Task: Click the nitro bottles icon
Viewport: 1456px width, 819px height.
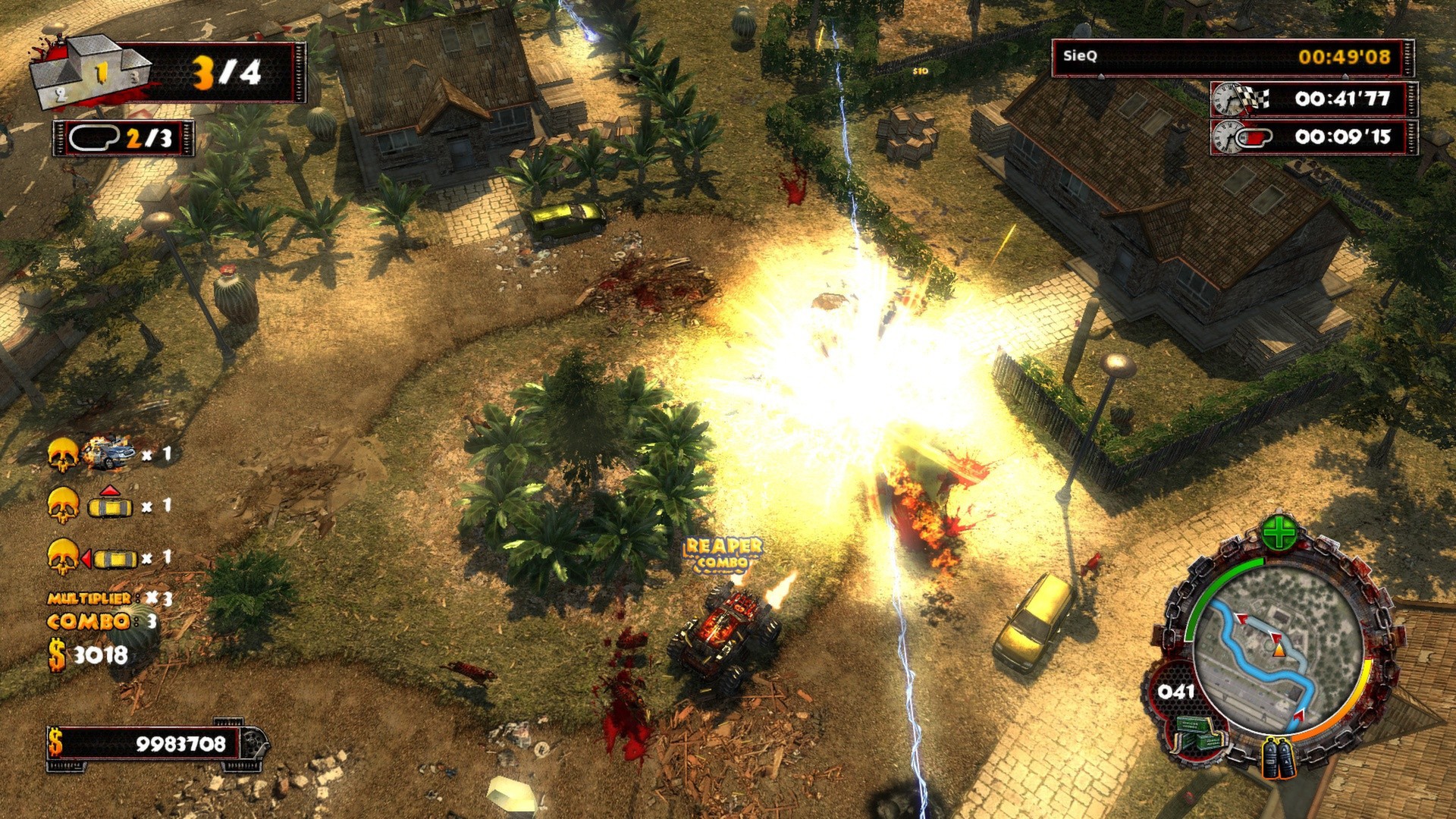Action: pos(1279,758)
